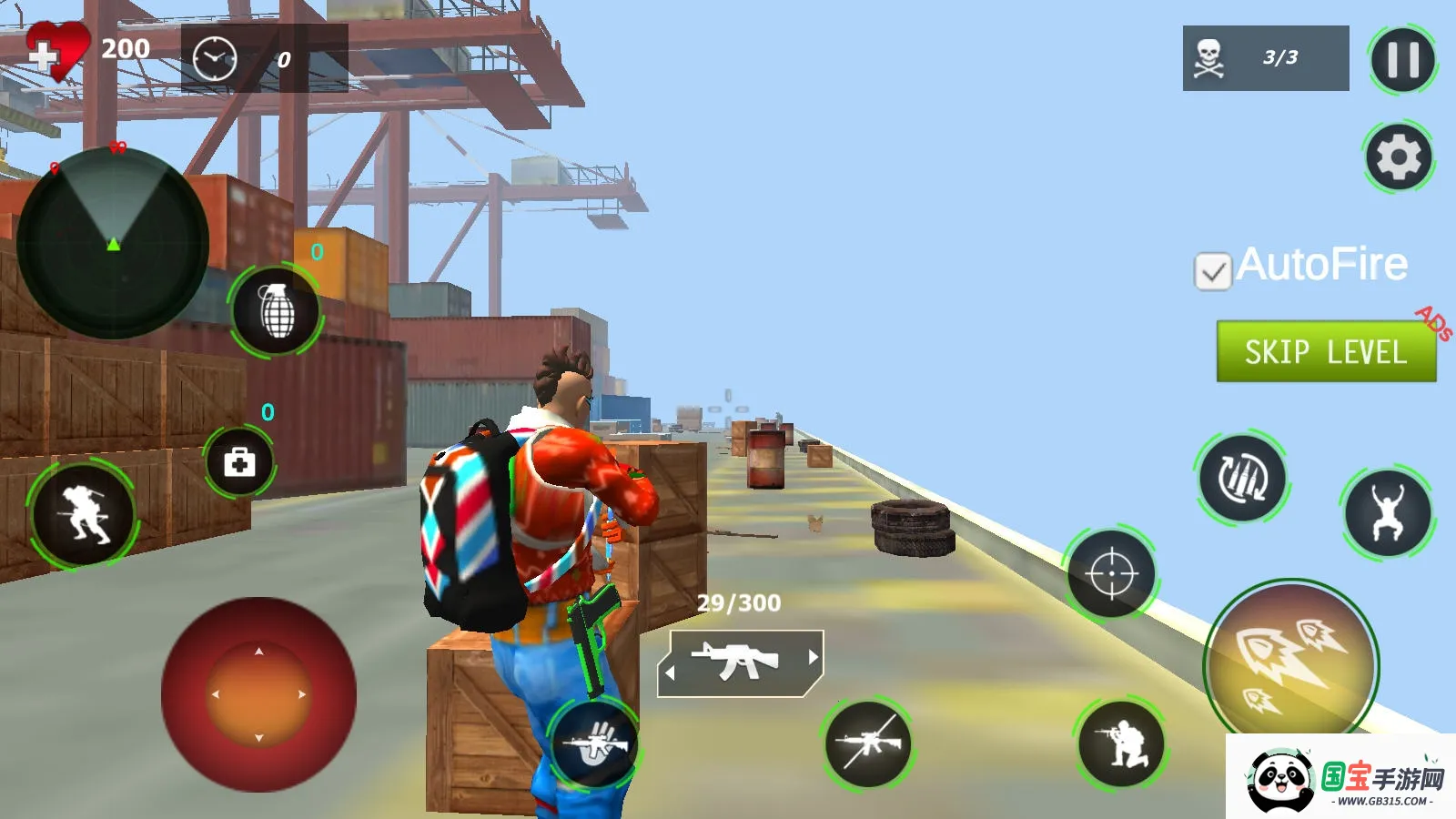1456x819 pixels.
Task: Tap the green SKIP LEVEL button
Action: pyautogui.click(x=1326, y=351)
